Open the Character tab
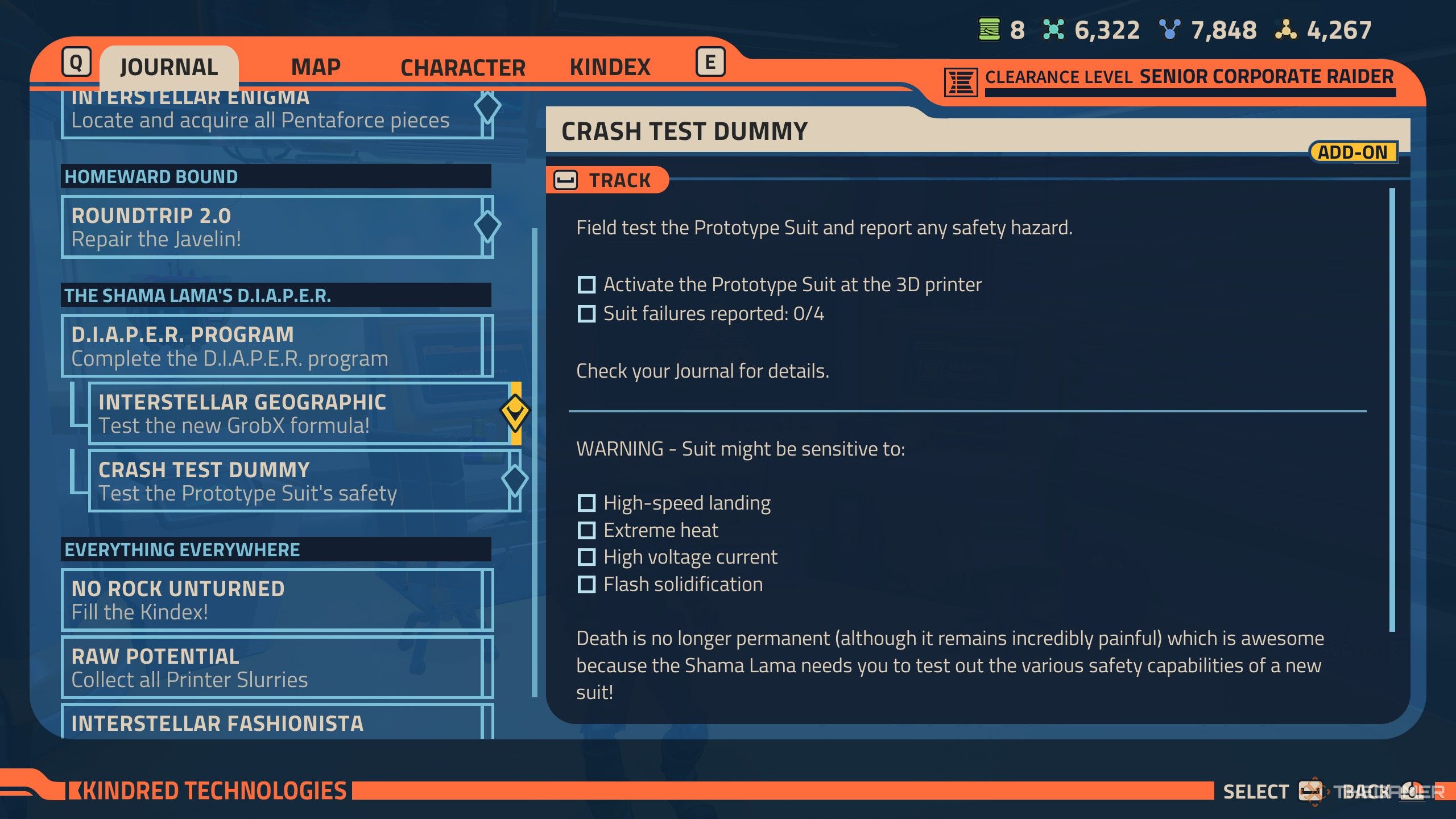Image resolution: width=1456 pixels, height=819 pixels. click(x=462, y=68)
